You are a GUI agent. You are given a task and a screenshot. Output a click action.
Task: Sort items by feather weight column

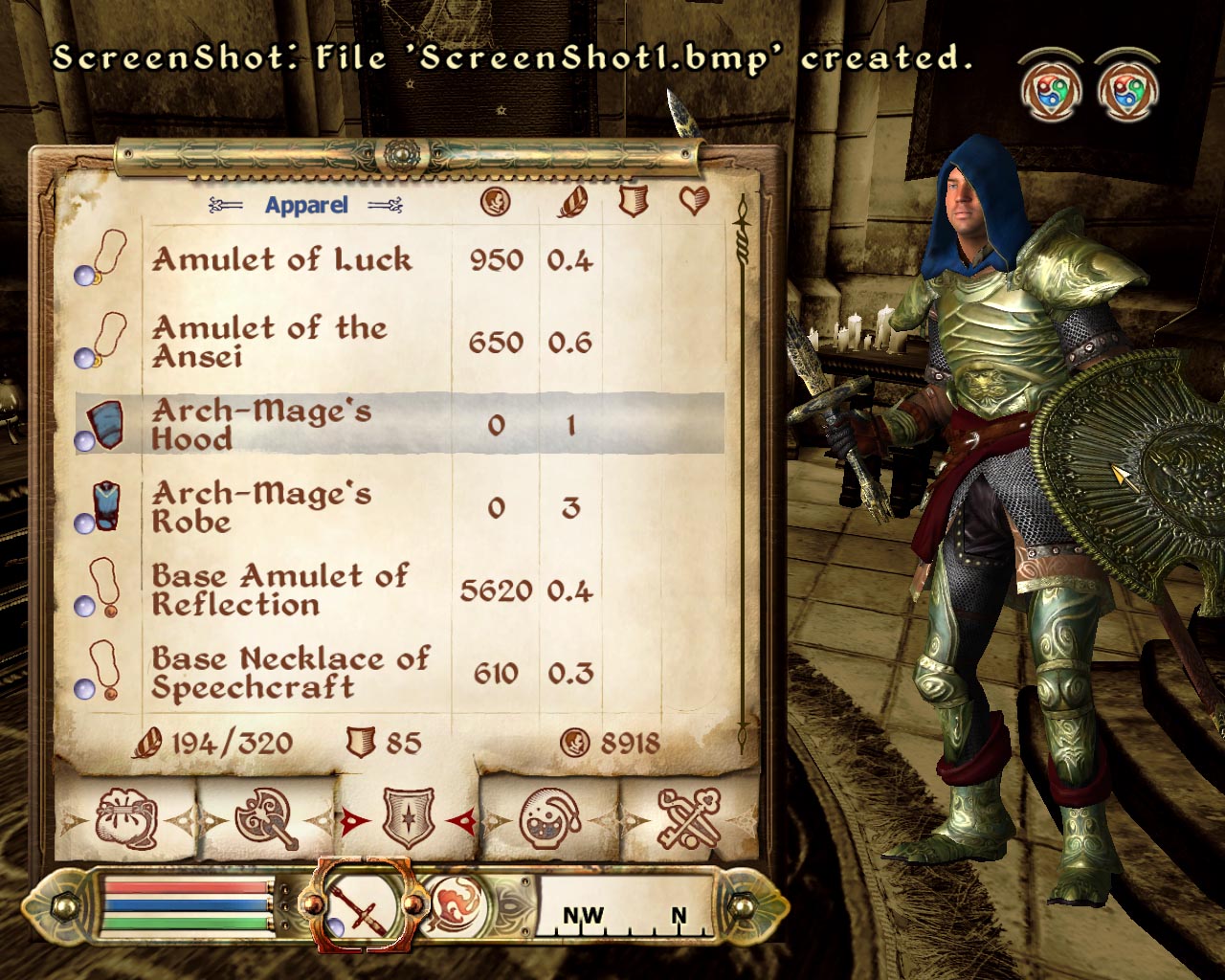572,201
